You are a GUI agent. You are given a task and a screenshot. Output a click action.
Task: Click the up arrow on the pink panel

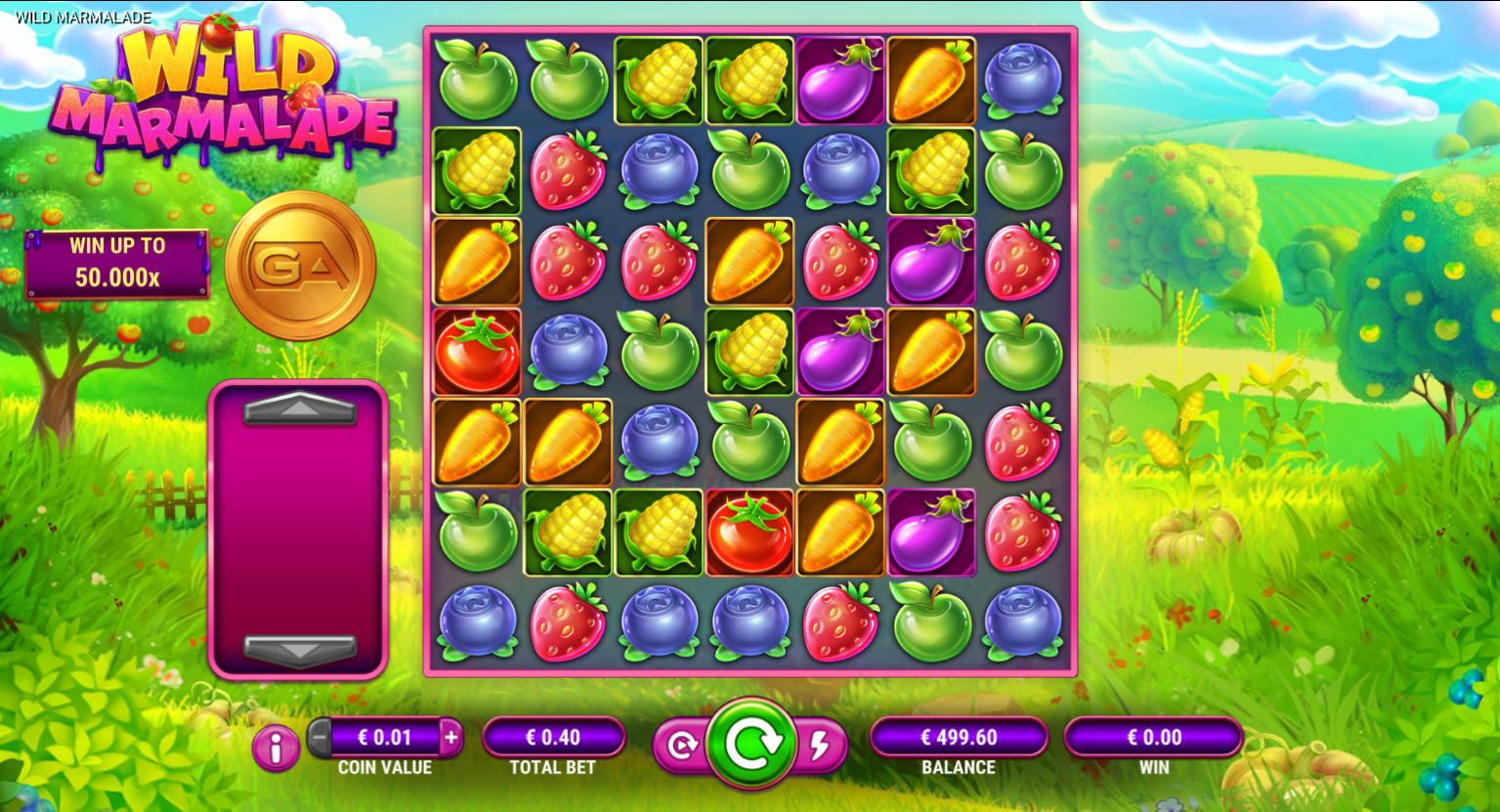point(300,408)
